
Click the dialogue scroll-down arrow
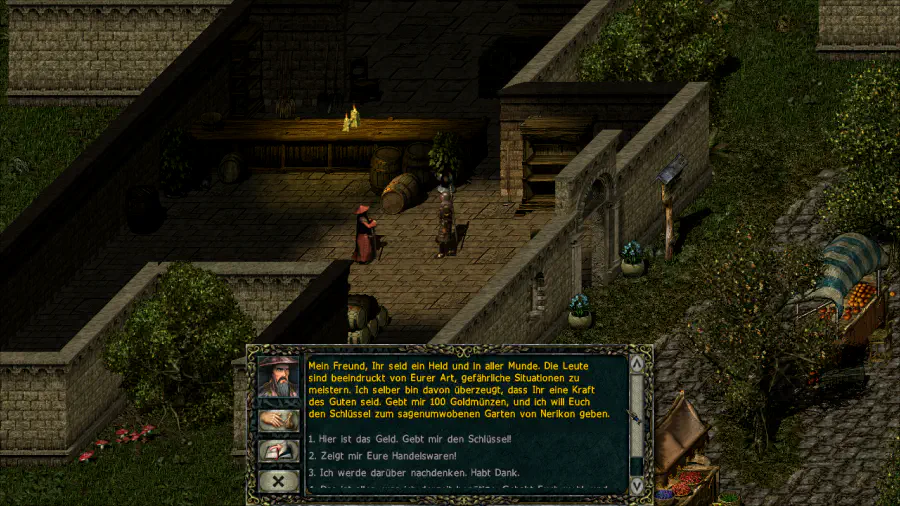pyautogui.click(x=637, y=485)
